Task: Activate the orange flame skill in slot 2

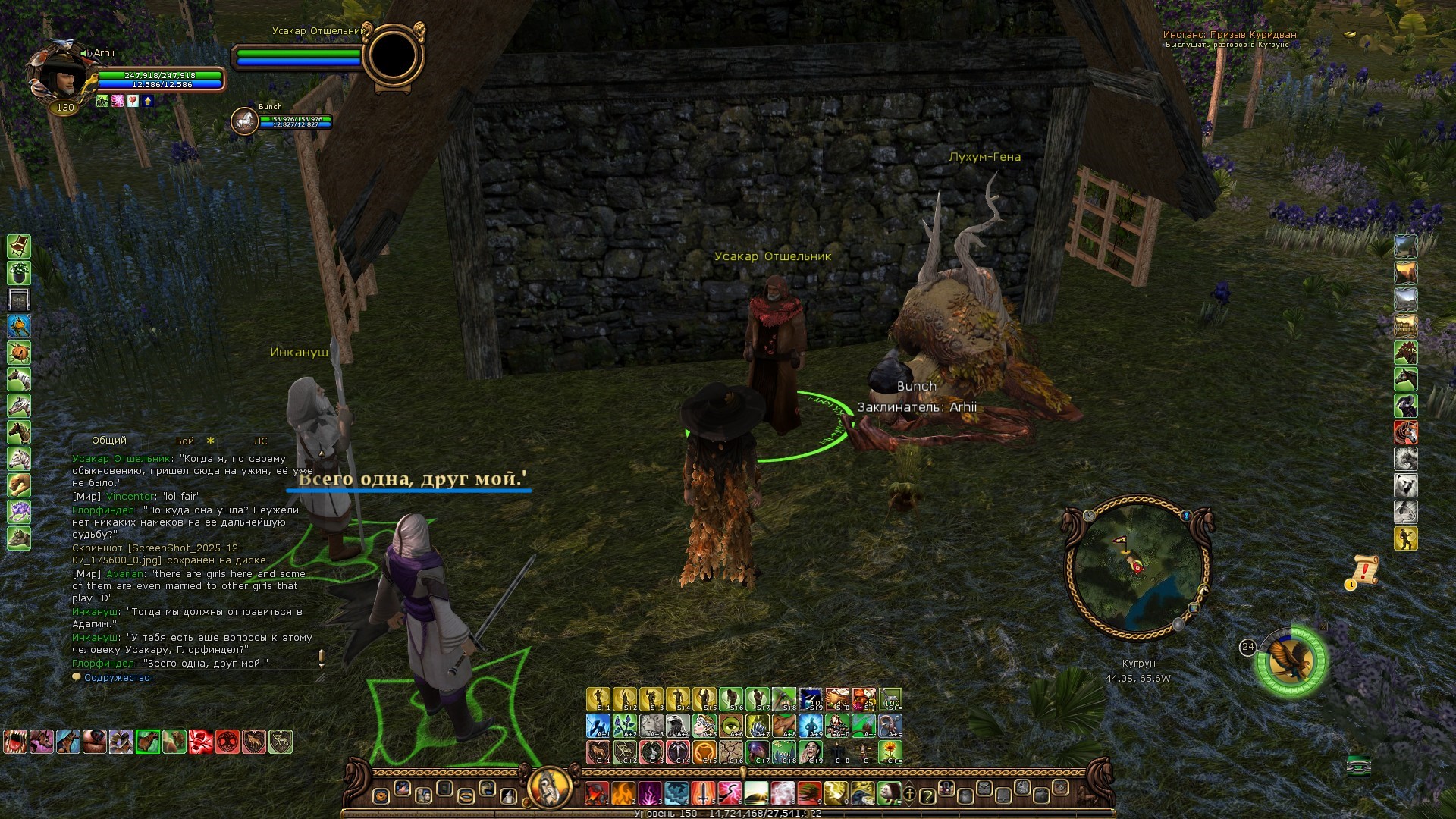Action: pos(623,794)
